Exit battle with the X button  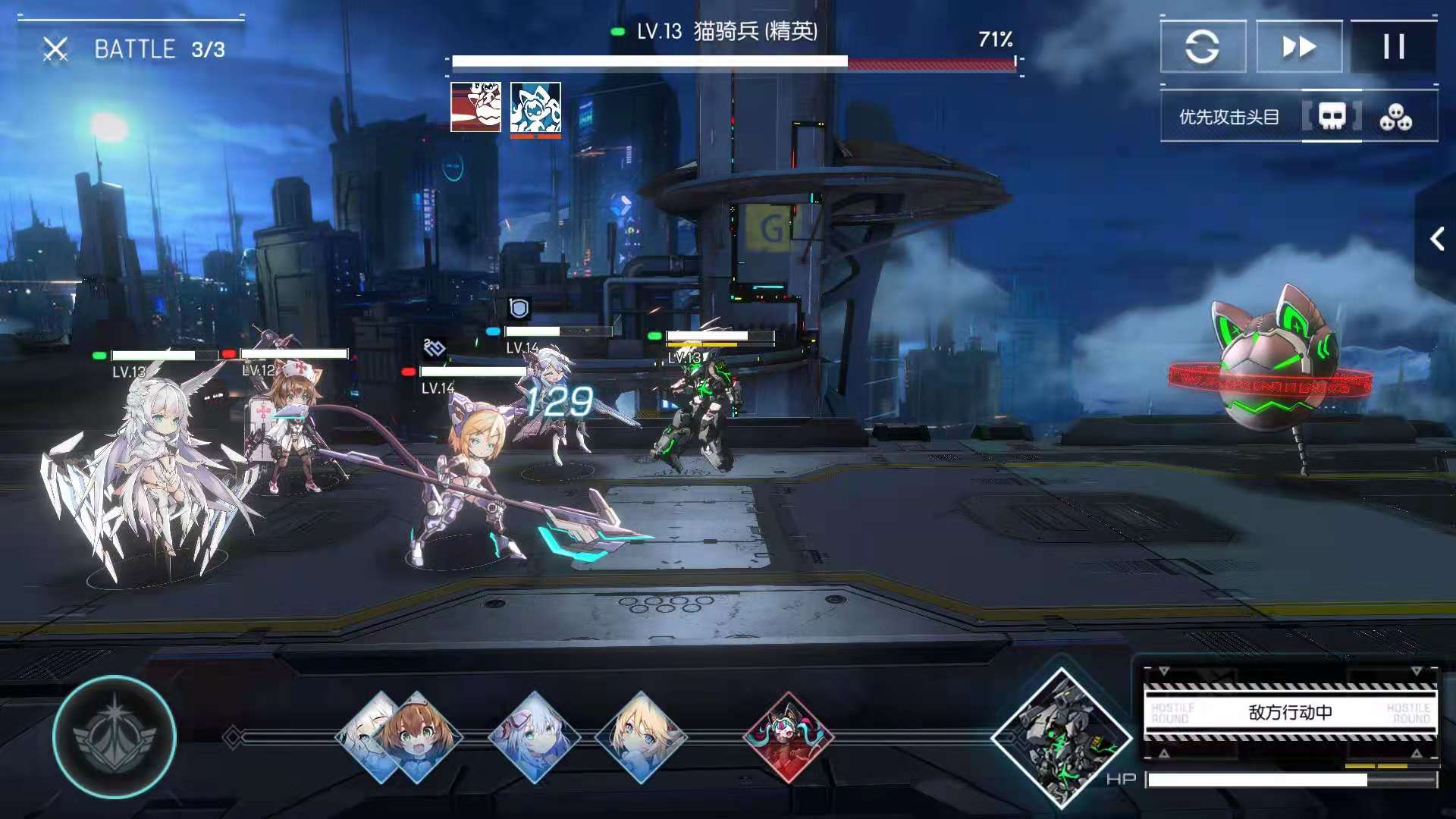(55, 50)
